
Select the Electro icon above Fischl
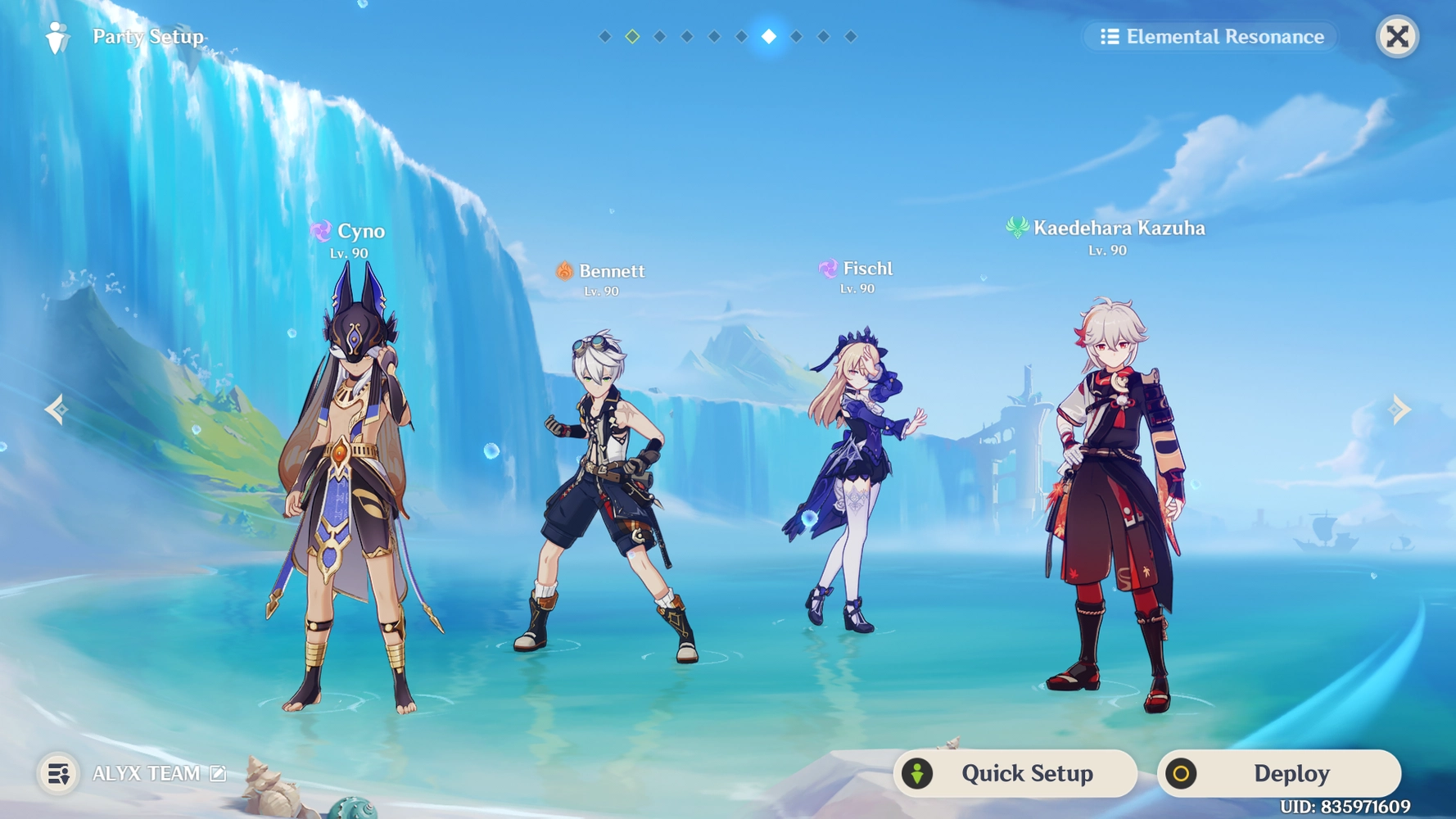(827, 268)
